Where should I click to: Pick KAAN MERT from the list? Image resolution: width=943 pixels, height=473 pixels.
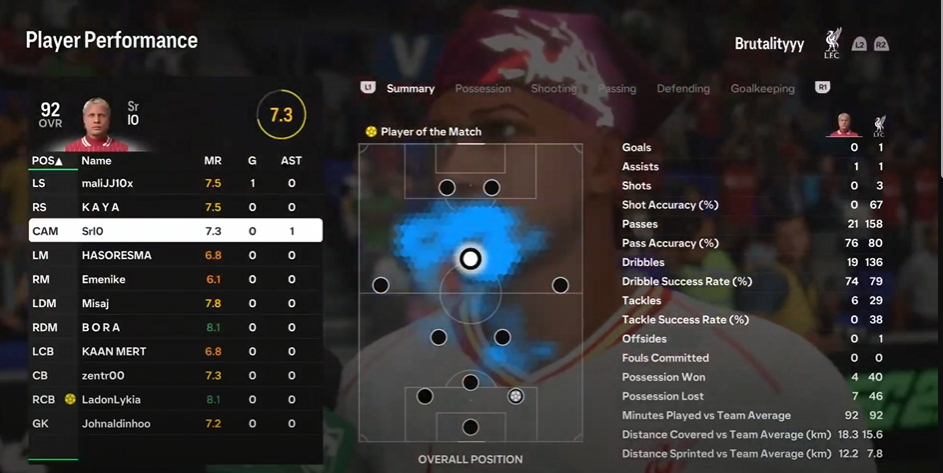click(175, 351)
